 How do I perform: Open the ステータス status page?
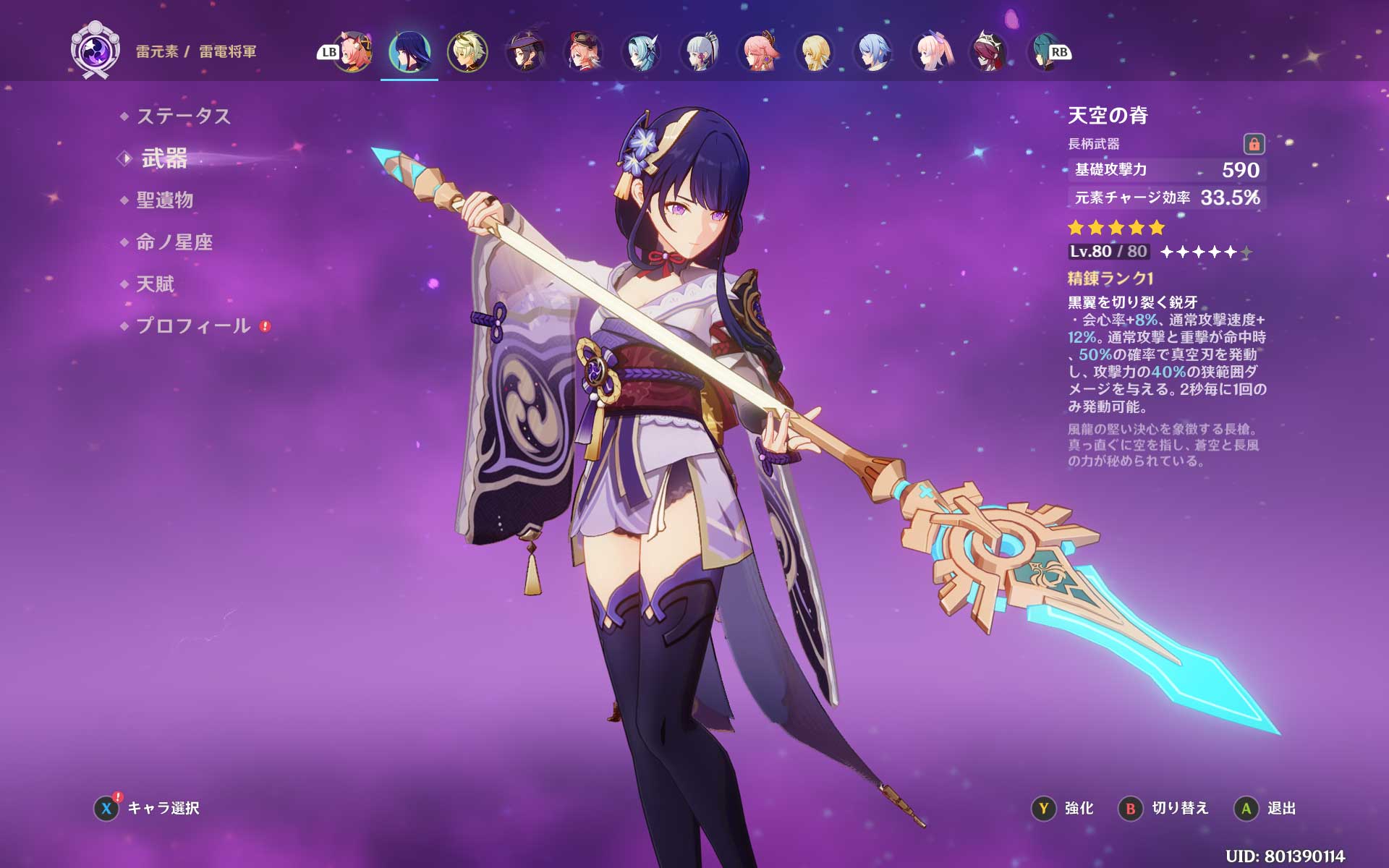(x=183, y=116)
